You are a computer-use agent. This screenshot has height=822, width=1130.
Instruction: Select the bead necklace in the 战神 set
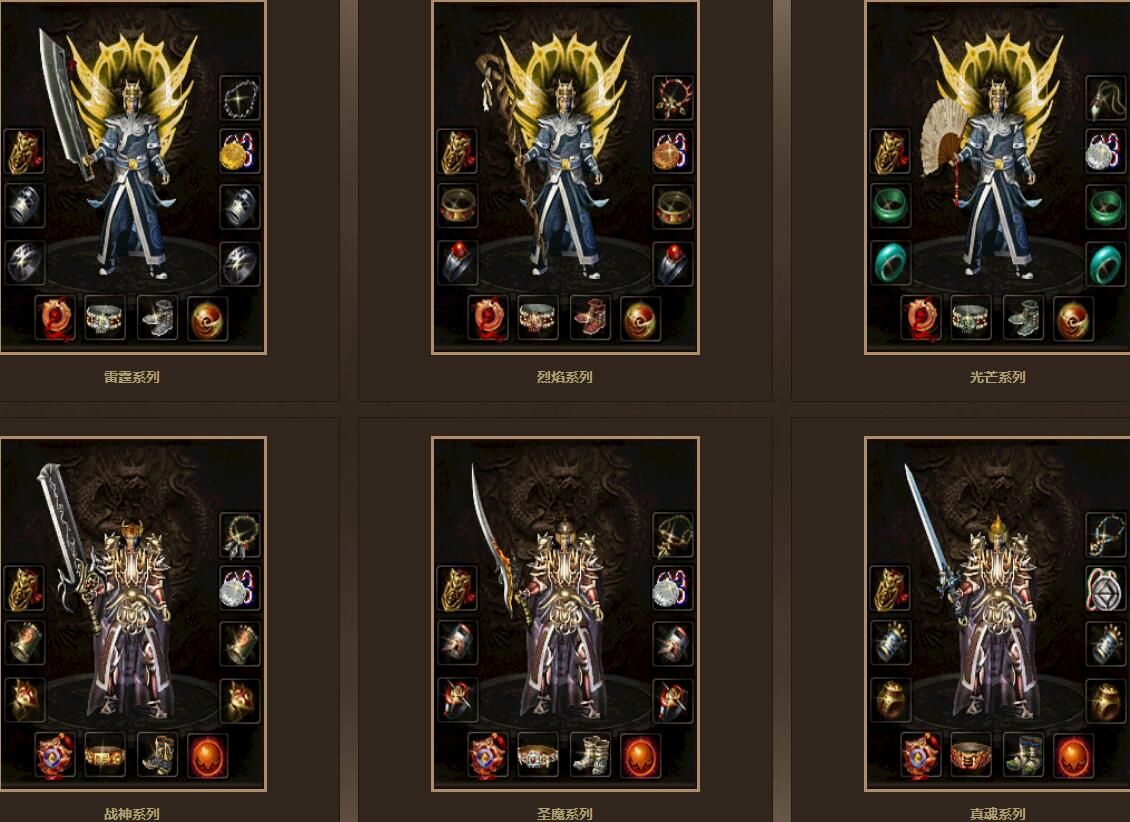(240, 534)
